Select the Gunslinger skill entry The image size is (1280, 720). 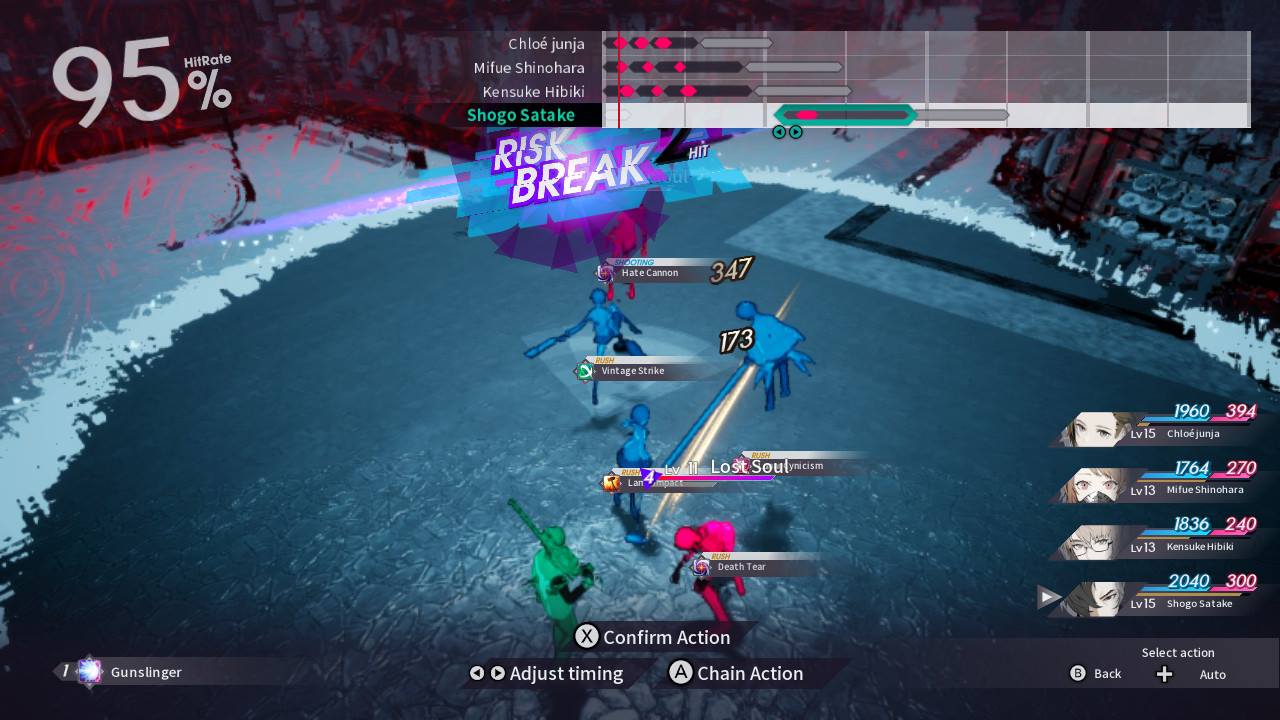145,672
